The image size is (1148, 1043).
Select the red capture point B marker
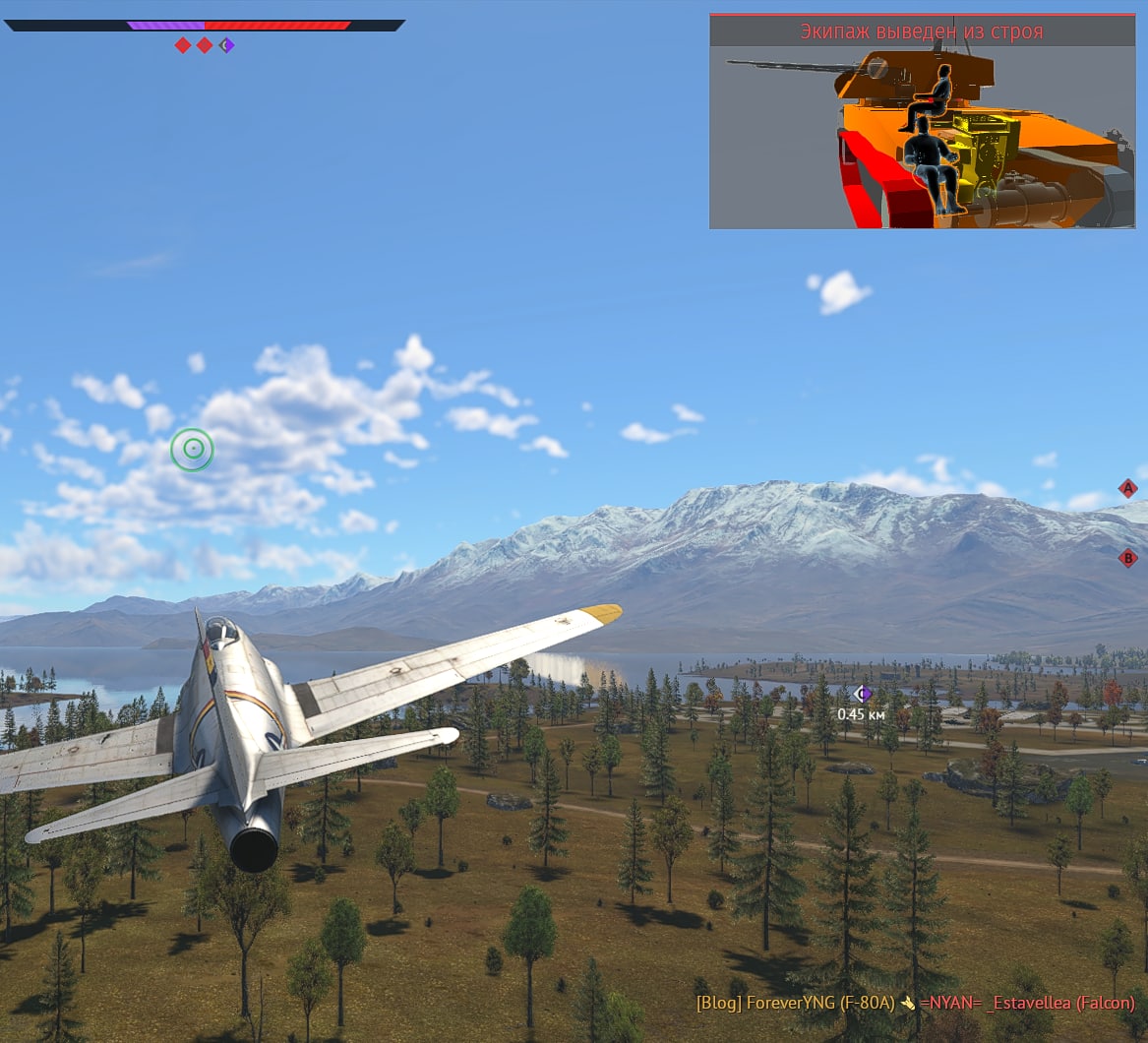1128,559
